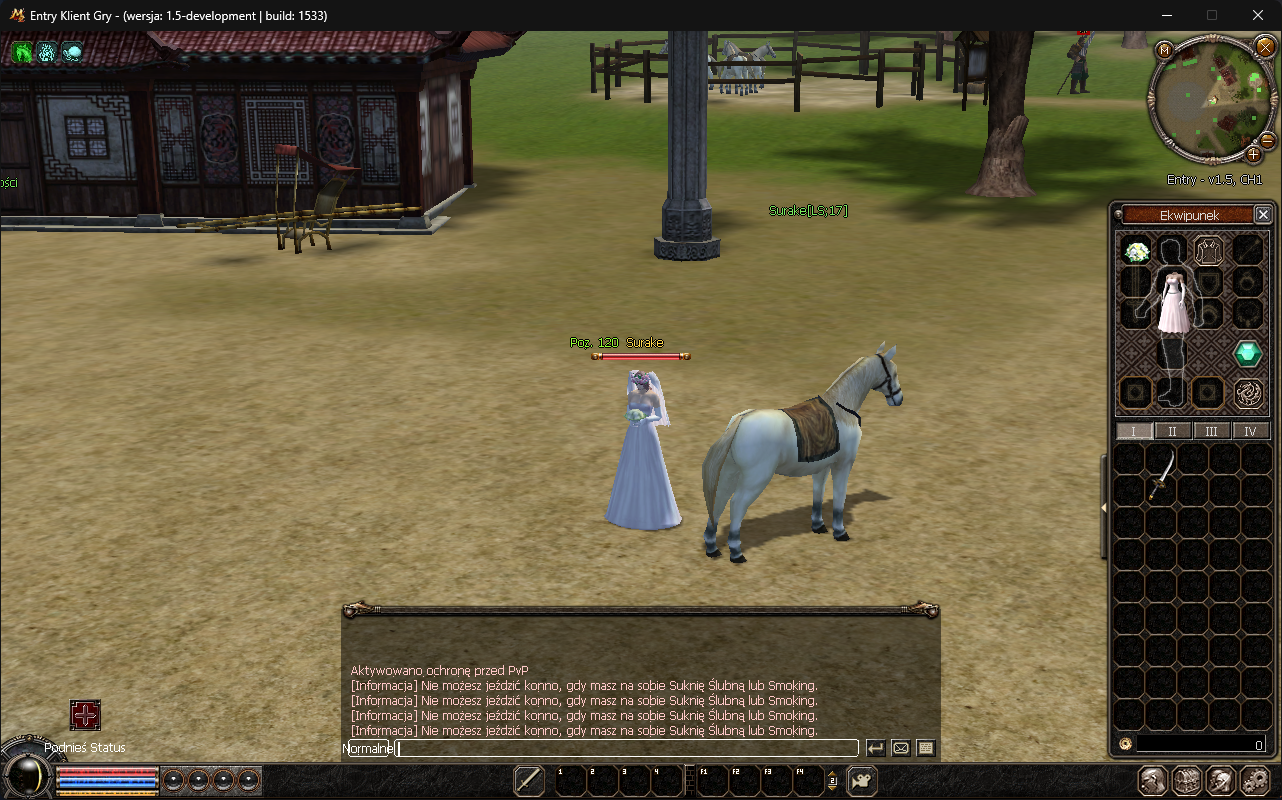1282x800 pixels.
Task: Open the Normalne chat channel dropdown
Action: coord(366,748)
